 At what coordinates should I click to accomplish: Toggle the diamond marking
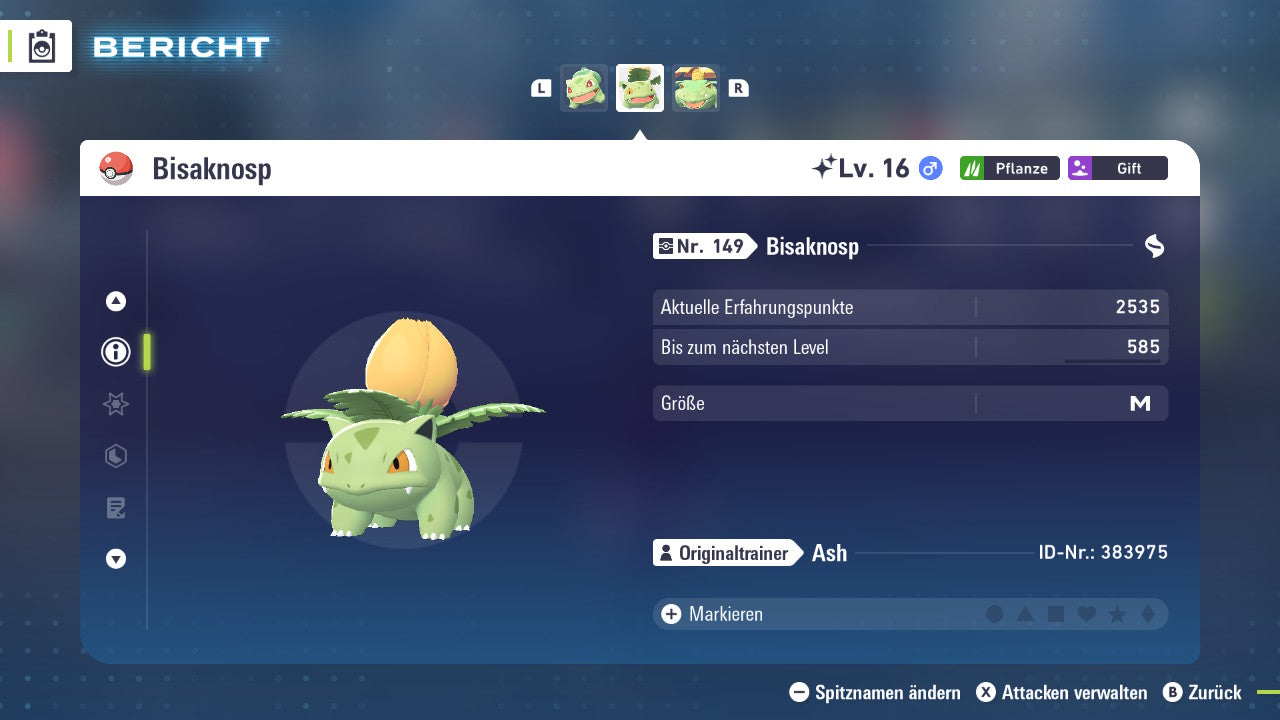pos(1148,614)
